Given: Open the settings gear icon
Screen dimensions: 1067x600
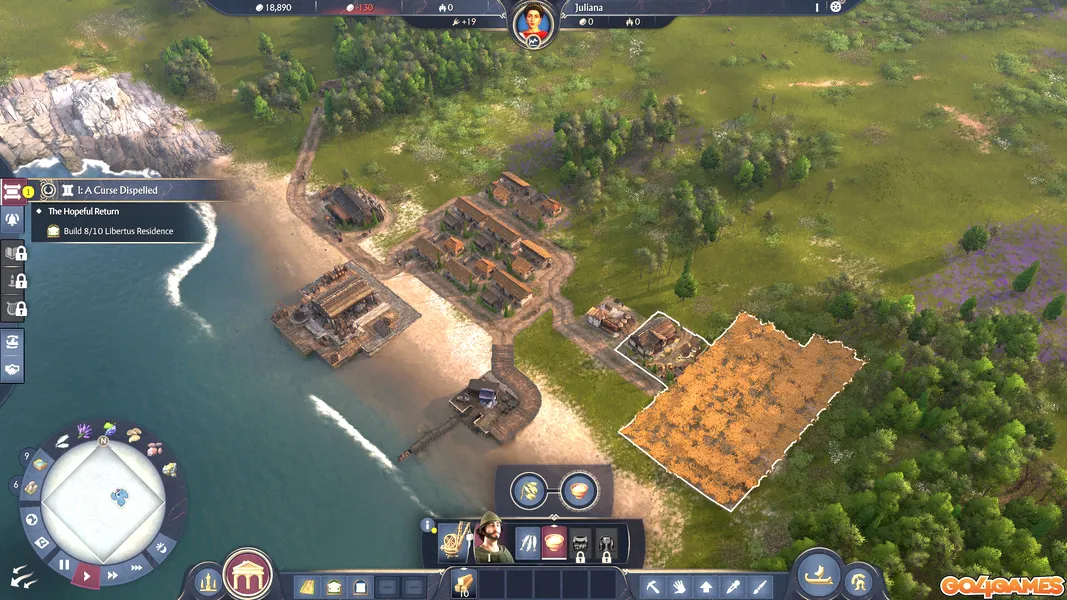Looking at the screenshot, I should (837, 7).
